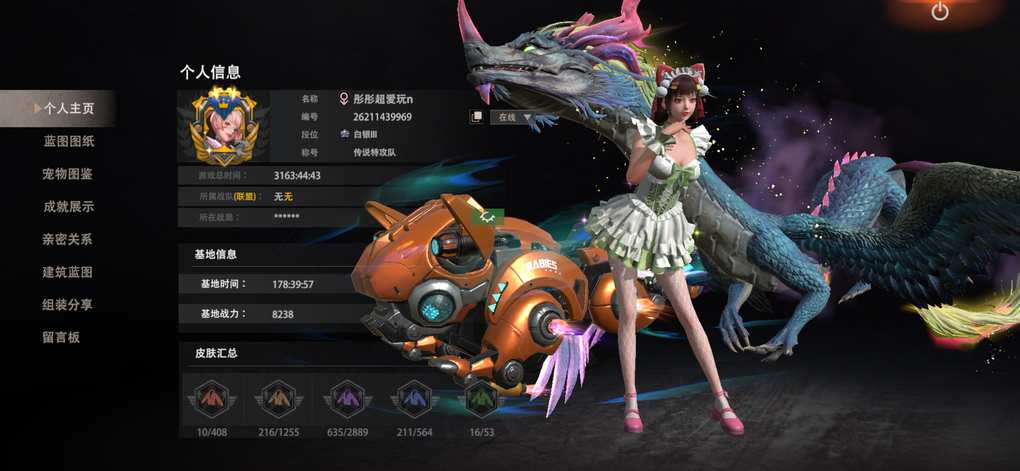The height and width of the screenshot is (471, 1020).
Task: View the 留言板 message board tab
Action: 61,337
